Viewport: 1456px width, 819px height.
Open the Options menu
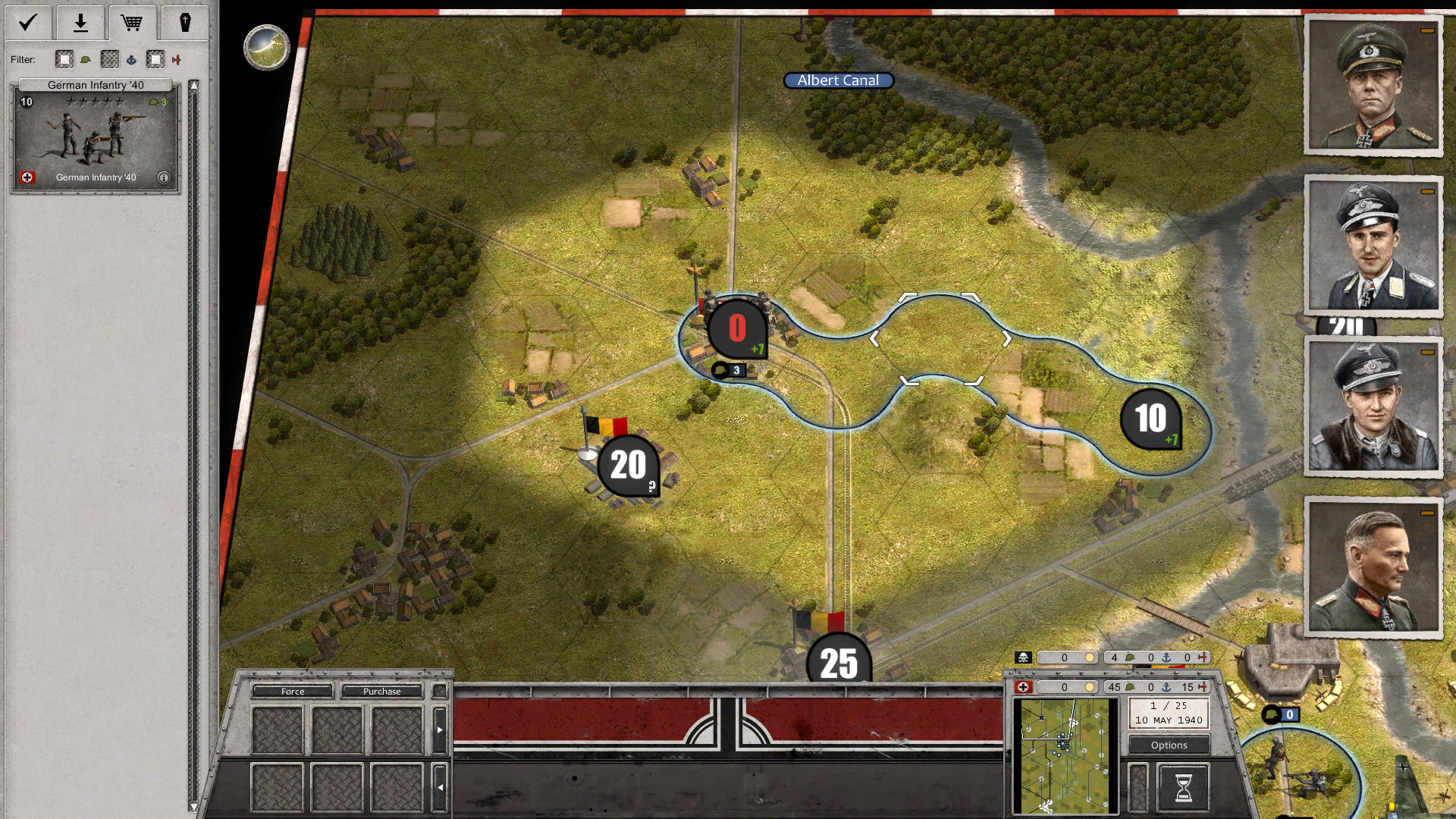[1168, 745]
